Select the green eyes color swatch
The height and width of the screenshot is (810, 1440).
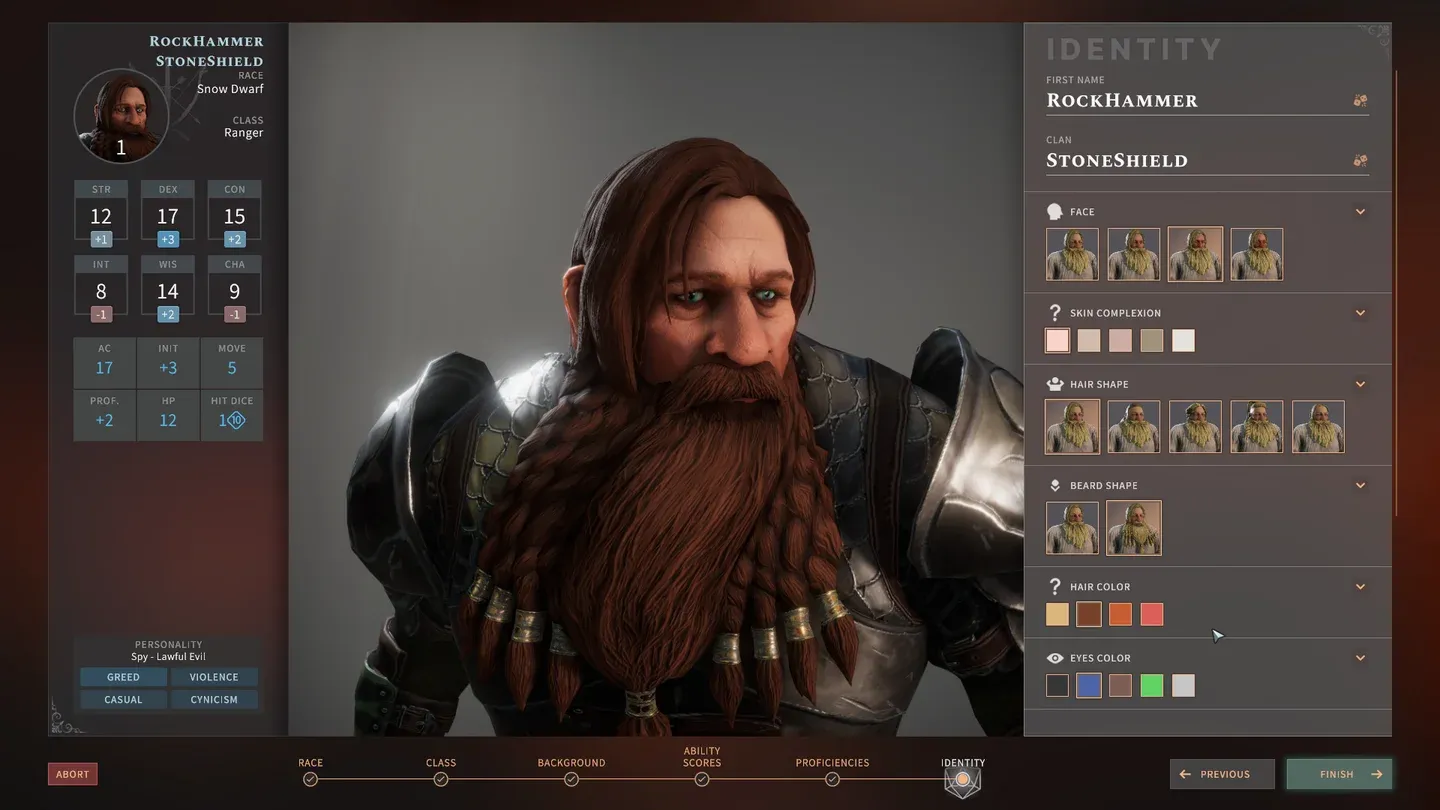(x=1152, y=685)
